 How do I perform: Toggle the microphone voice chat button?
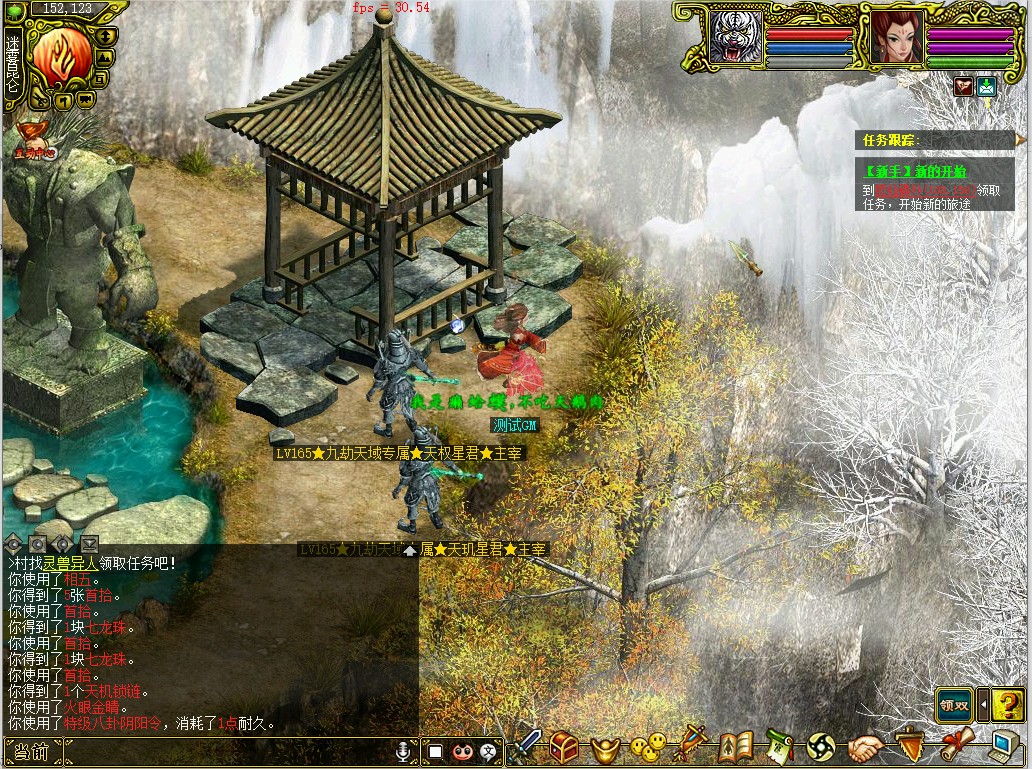click(x=404, y=750)
